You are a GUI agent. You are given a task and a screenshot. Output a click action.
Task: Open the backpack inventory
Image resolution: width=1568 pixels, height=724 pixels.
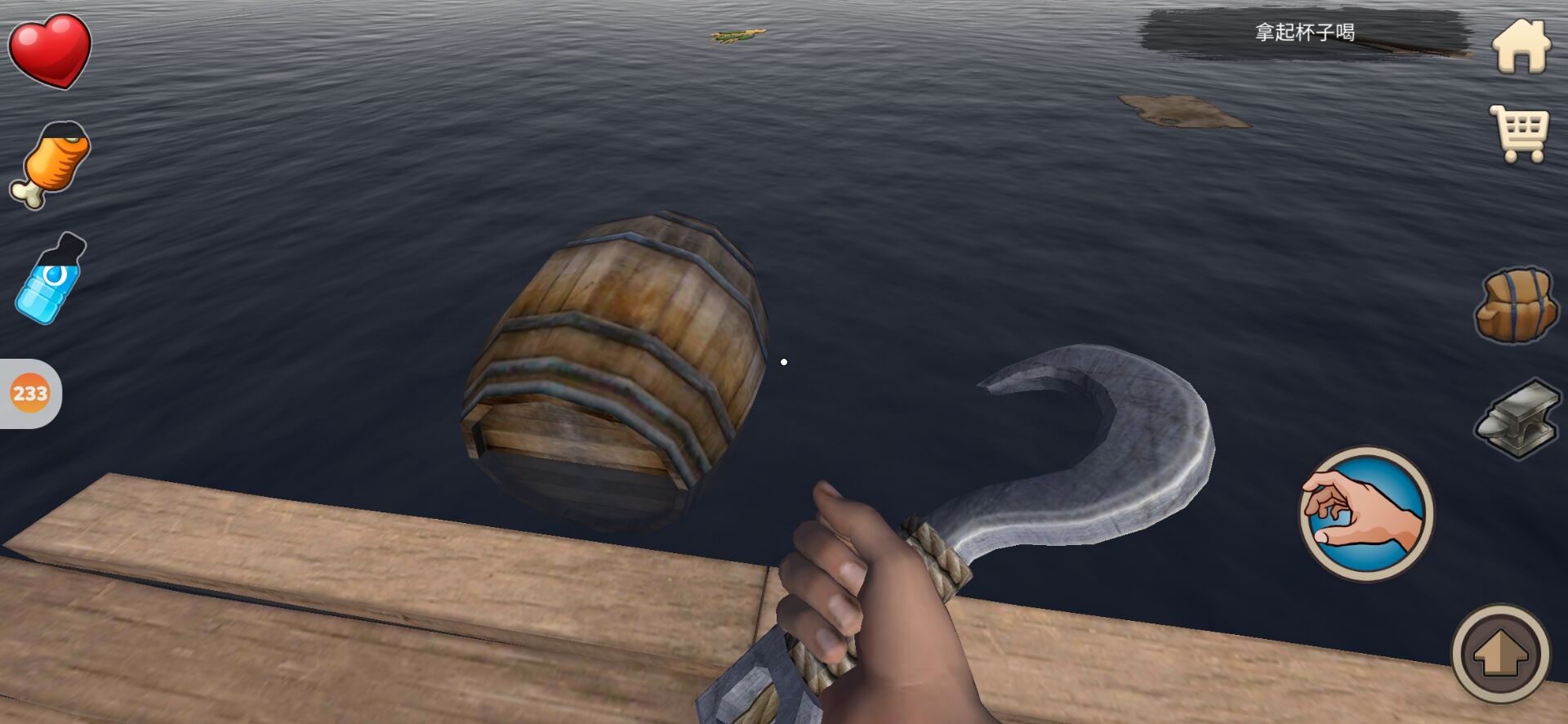click(1515, 305)
